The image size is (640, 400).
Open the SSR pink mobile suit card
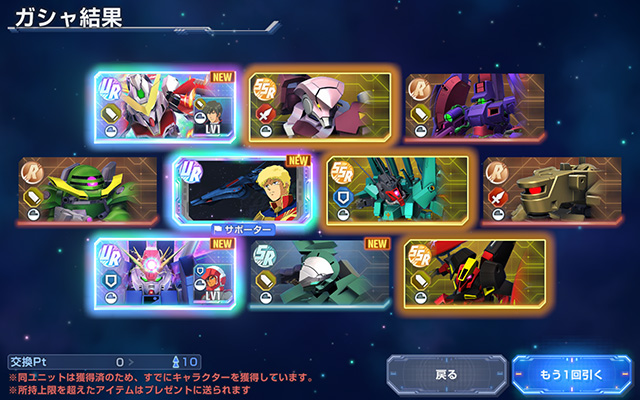coord(319,107)
